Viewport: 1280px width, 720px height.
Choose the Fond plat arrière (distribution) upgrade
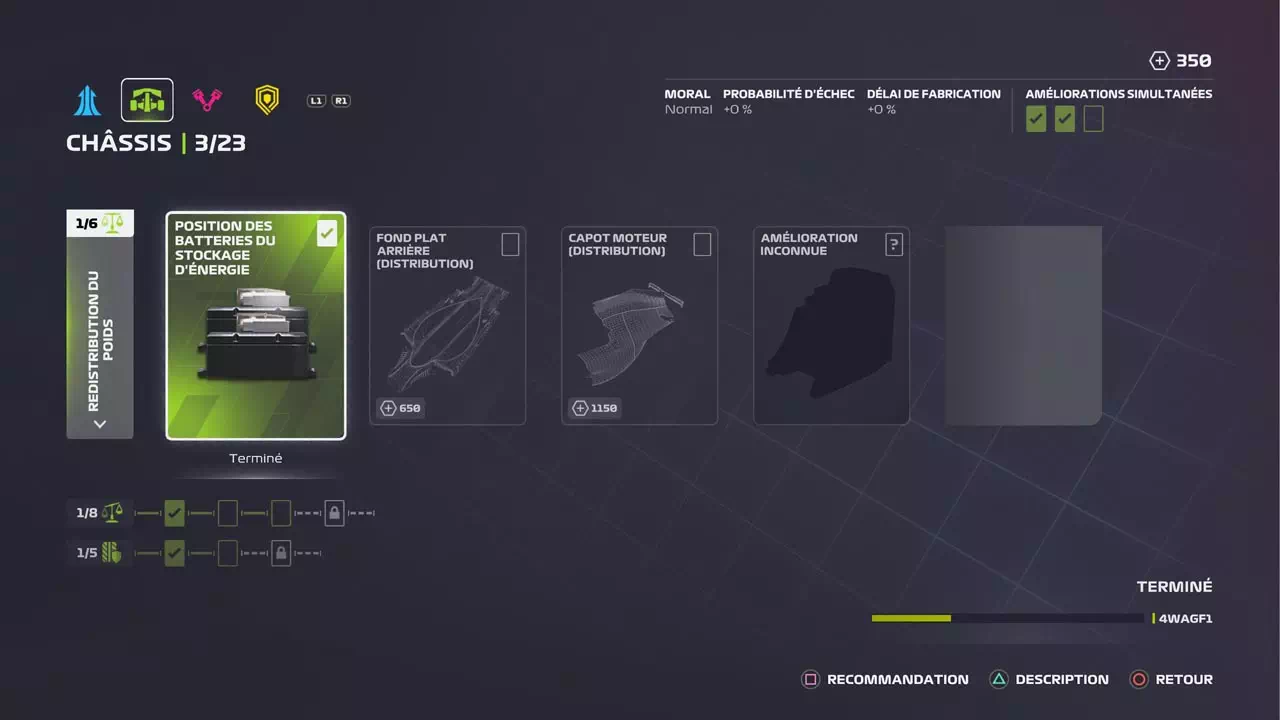click(x=447, y=326)
